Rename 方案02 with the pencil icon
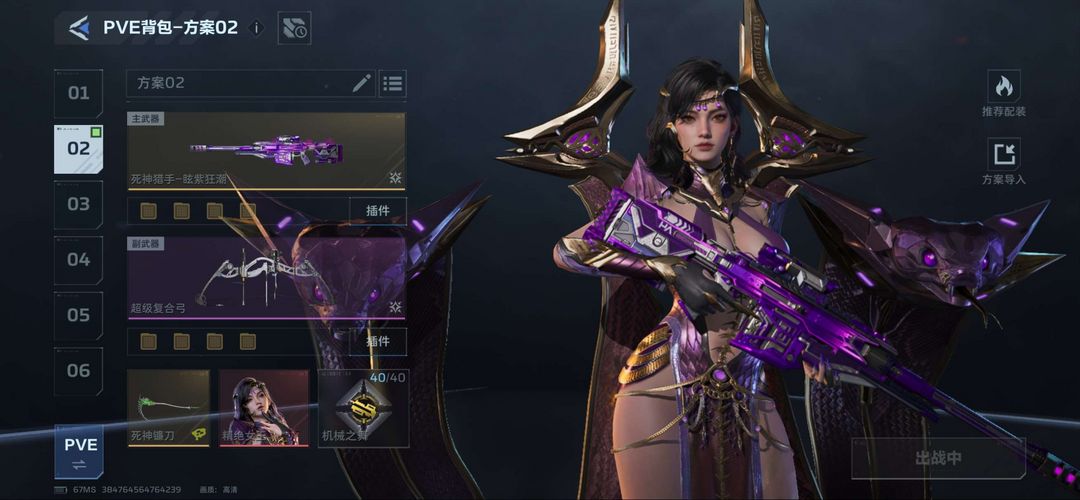The width and height of the screenshot is (1080, 500). click(361, 83)
